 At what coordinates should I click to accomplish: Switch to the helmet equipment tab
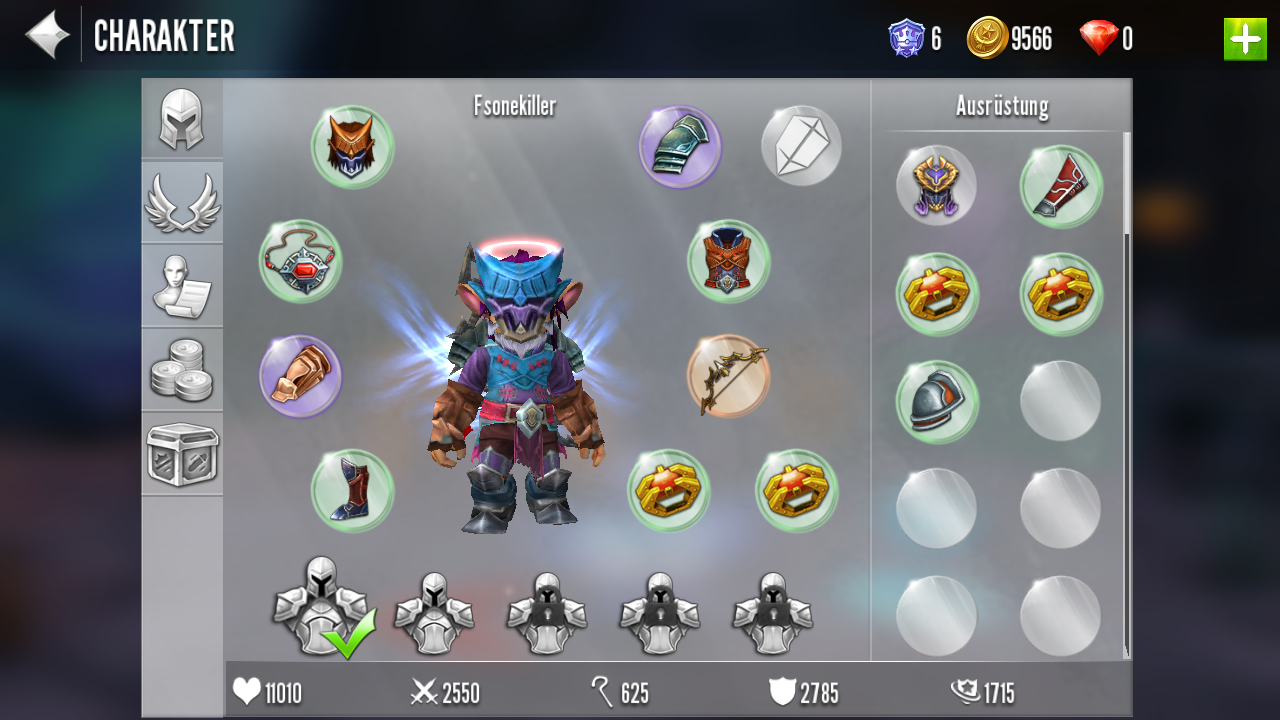coord(182,119)
